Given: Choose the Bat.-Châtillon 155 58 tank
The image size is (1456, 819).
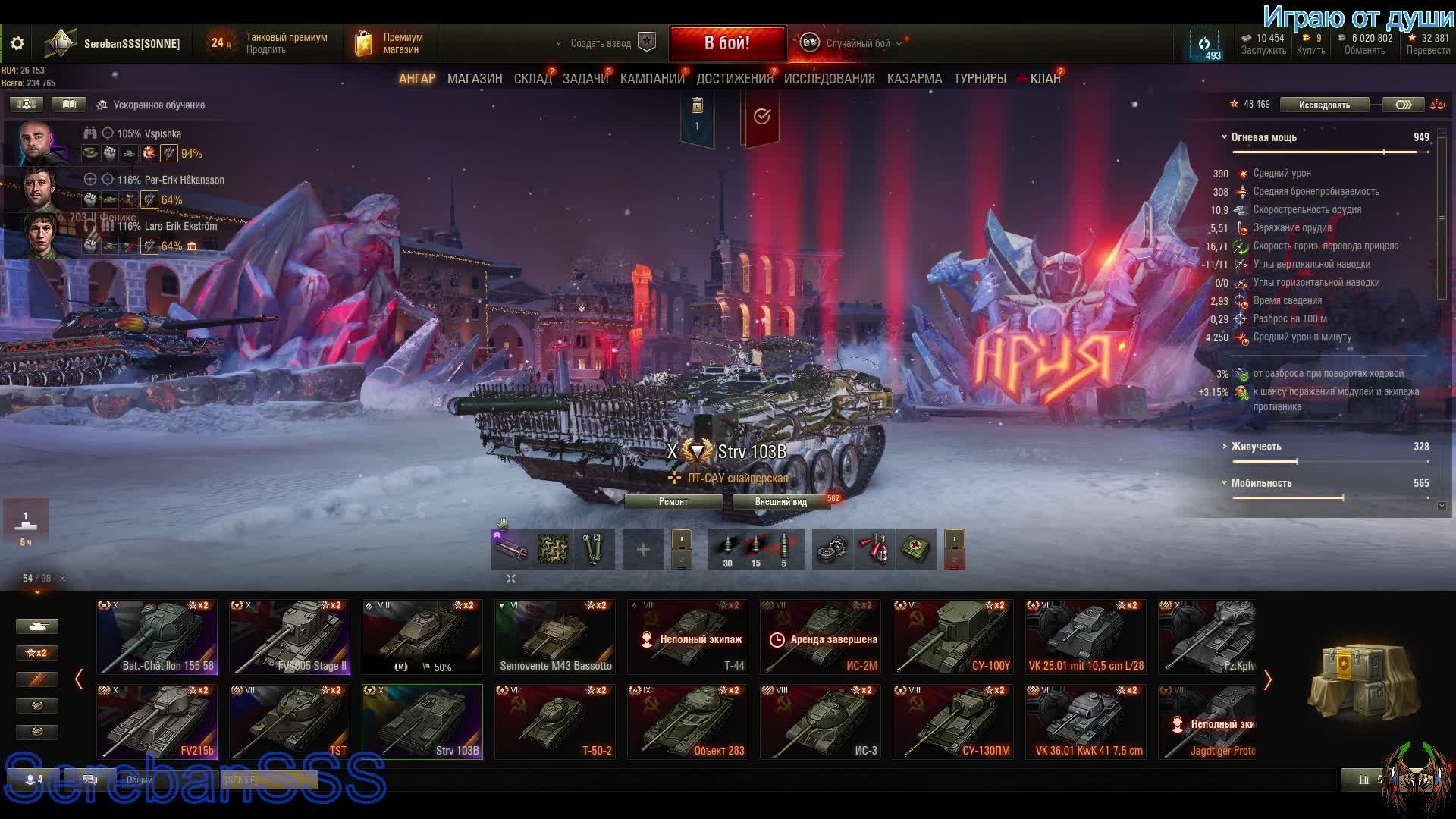Looking at the screenshot, I should coord(157,637).
